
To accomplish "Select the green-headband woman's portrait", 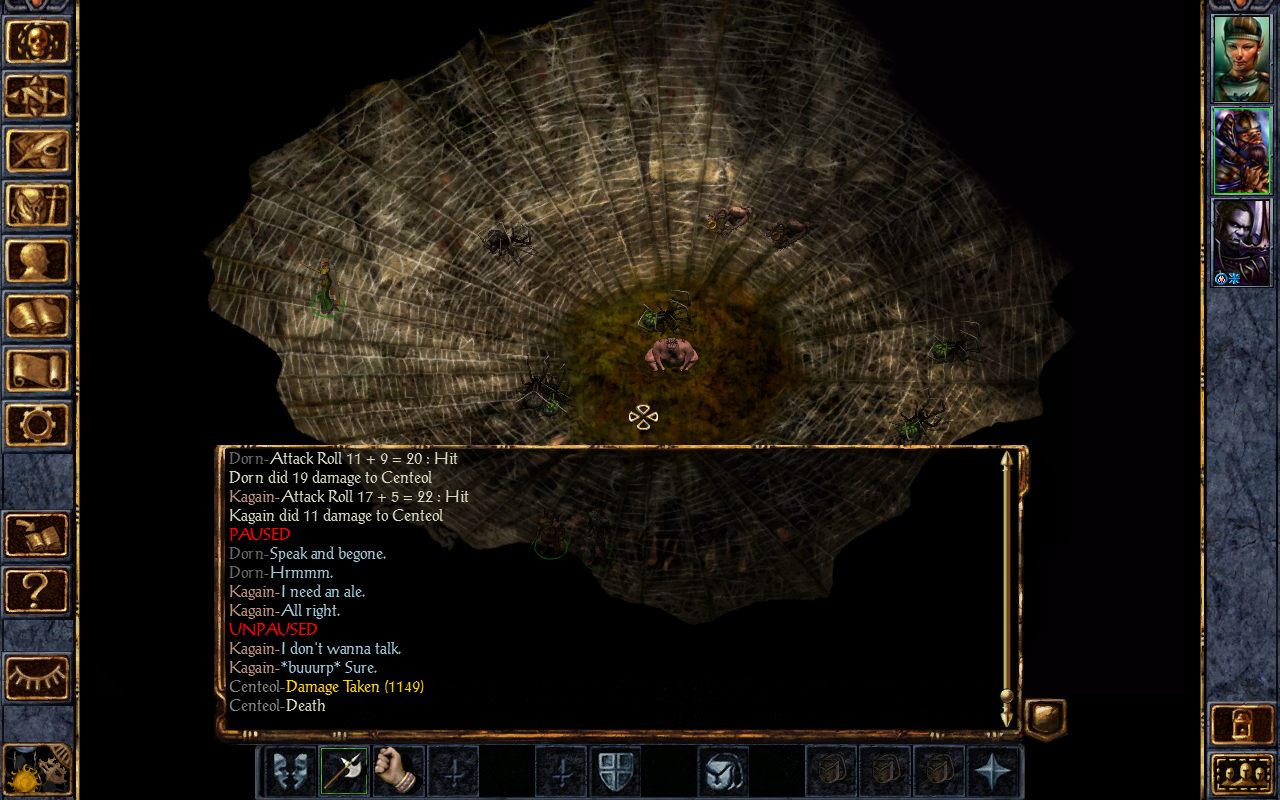I will [x=1241, y=58].
